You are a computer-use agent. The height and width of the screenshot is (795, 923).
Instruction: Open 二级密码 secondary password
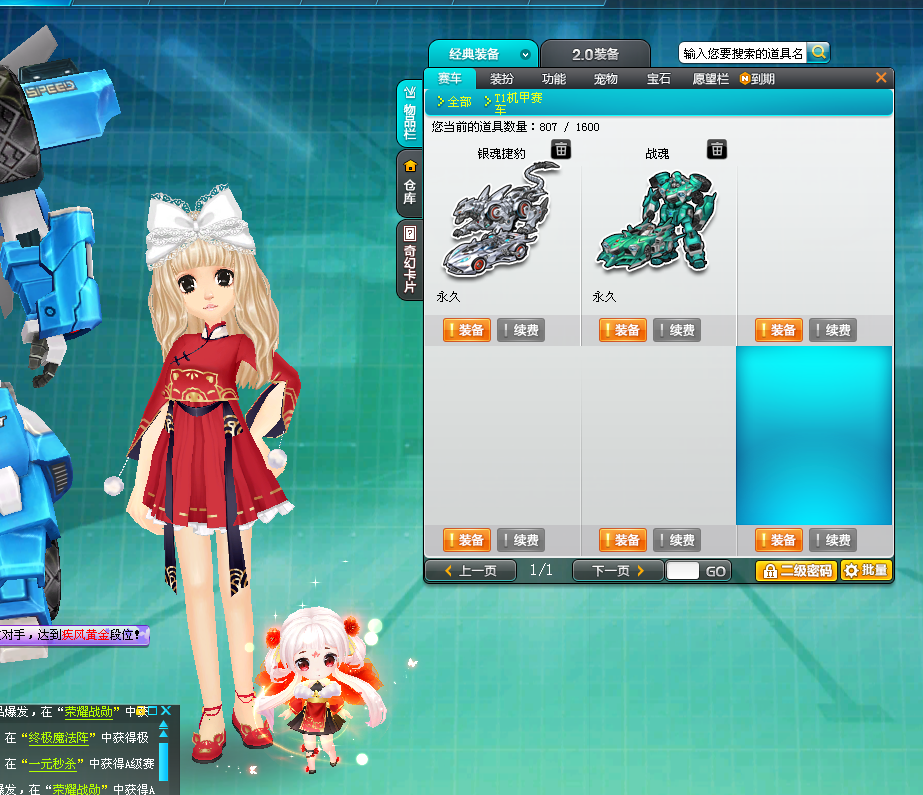(796, 571)
